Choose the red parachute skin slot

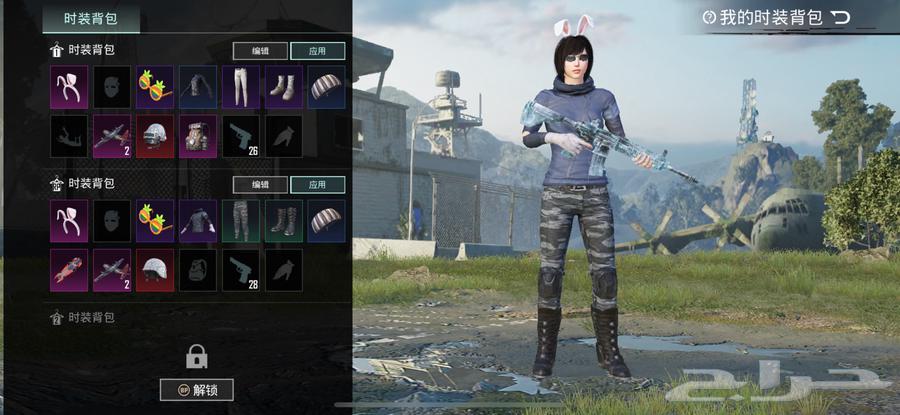click(69, 270)
